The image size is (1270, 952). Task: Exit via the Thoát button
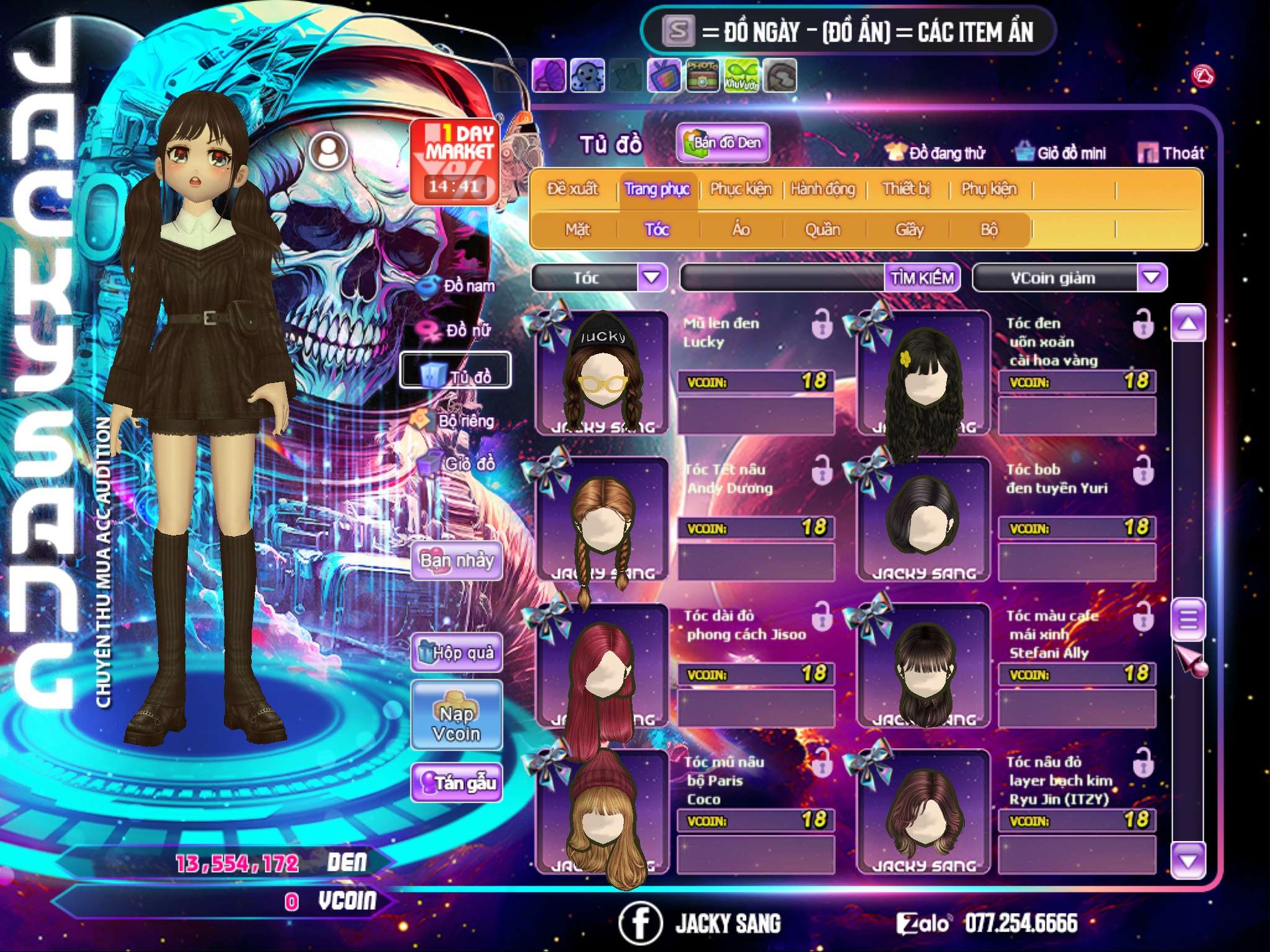[x=1171, y=152]
